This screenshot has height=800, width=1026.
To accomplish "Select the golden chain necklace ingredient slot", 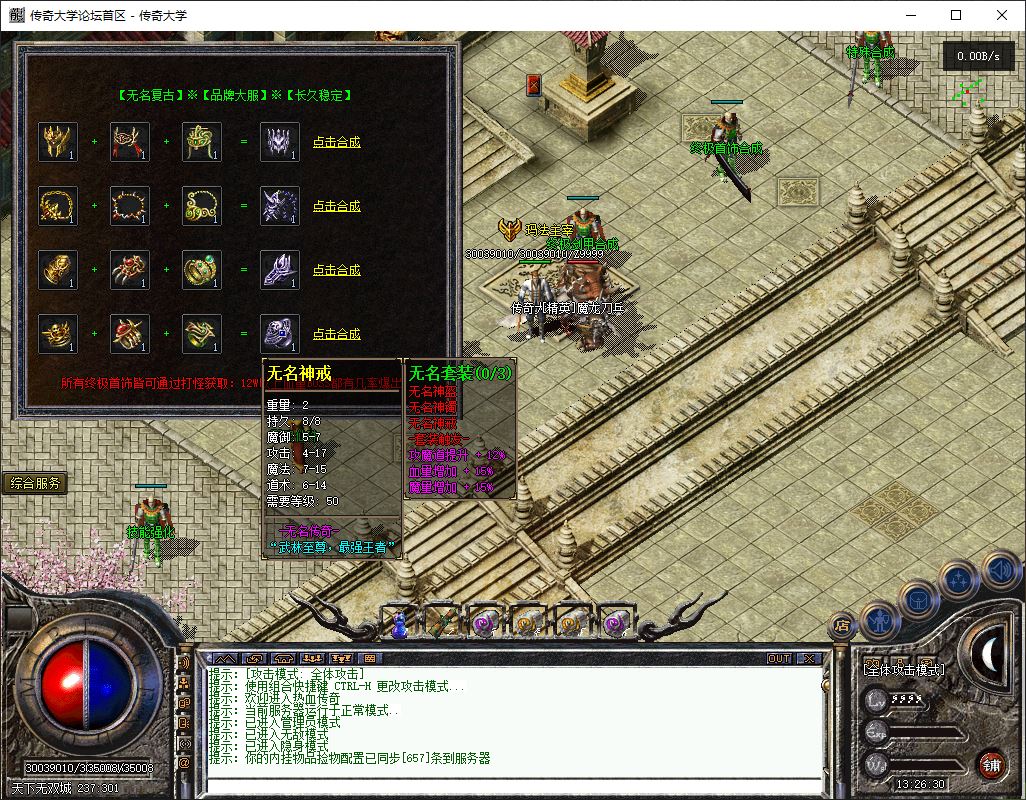I will pyautogui.click(x=58, y=206).
